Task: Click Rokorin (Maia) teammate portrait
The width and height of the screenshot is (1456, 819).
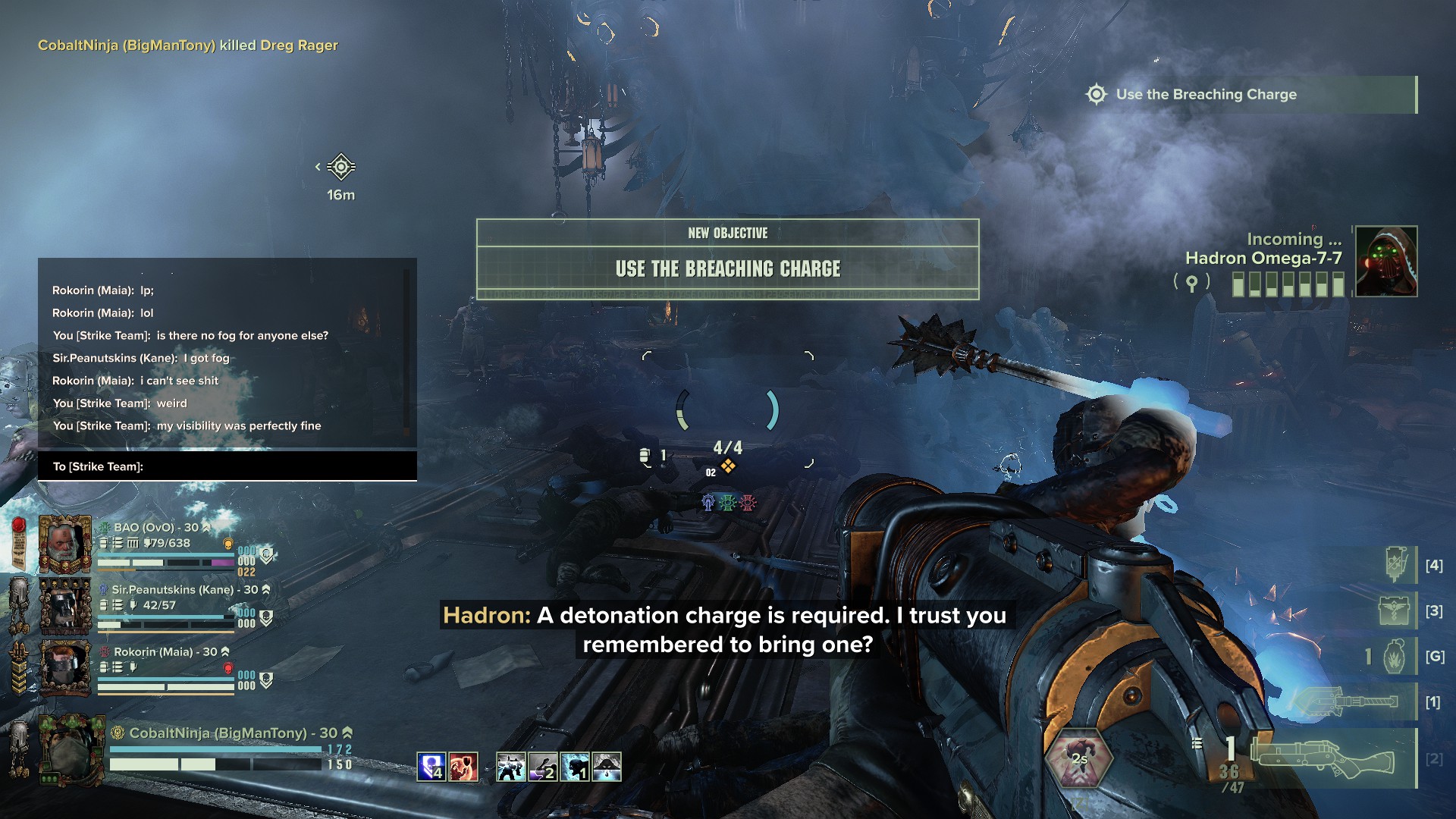Action: (64, 668)
